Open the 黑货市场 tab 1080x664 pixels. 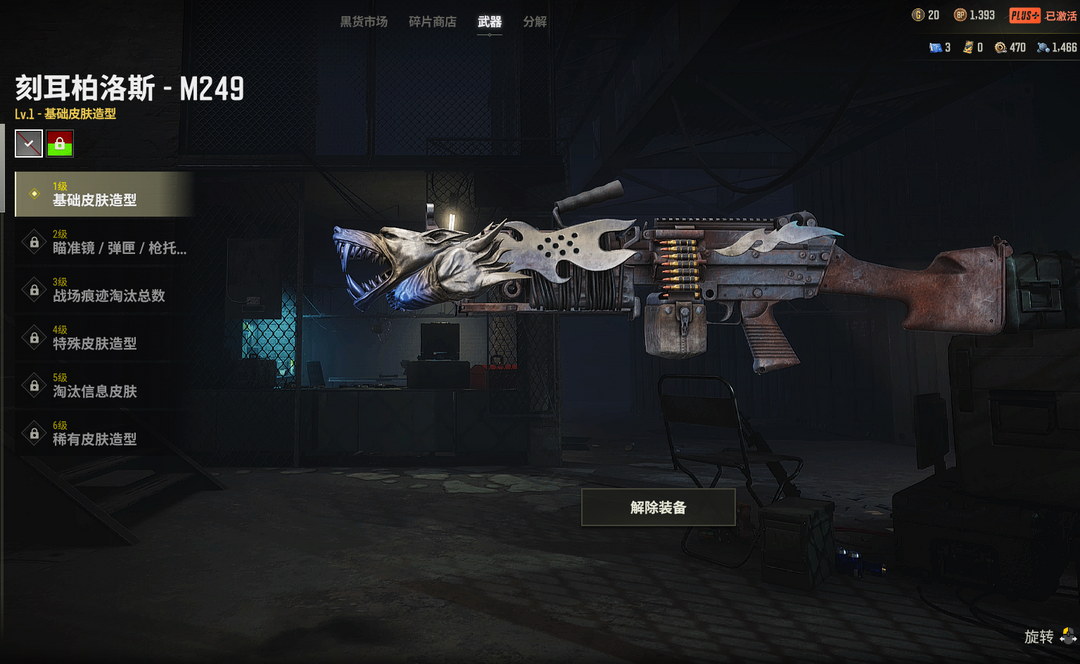click(364, 21)
